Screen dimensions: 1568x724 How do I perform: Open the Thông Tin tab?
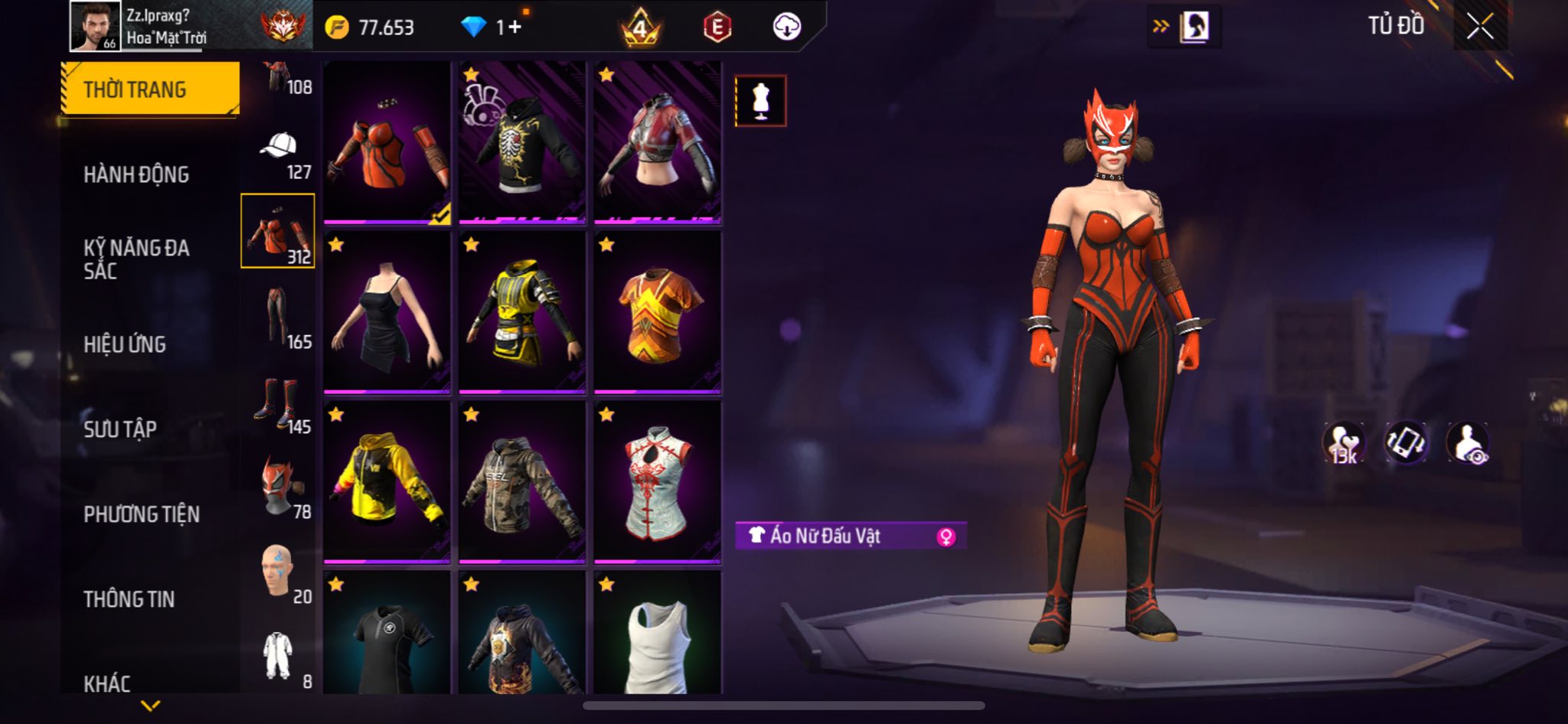(x=129, y=598)
